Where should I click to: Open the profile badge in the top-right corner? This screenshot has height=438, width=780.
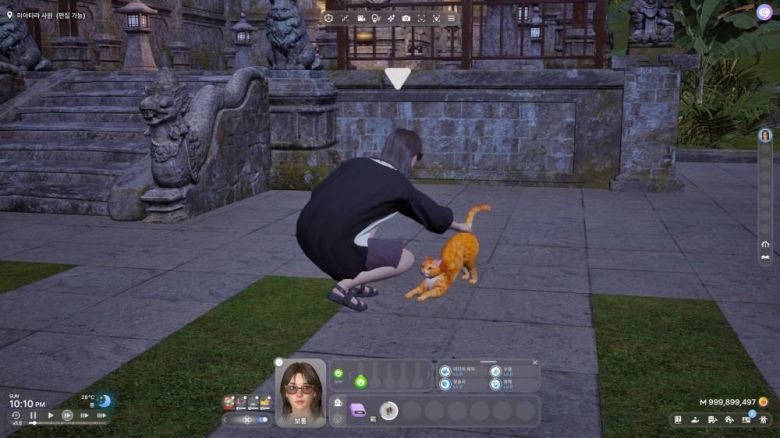click(764, 12)
